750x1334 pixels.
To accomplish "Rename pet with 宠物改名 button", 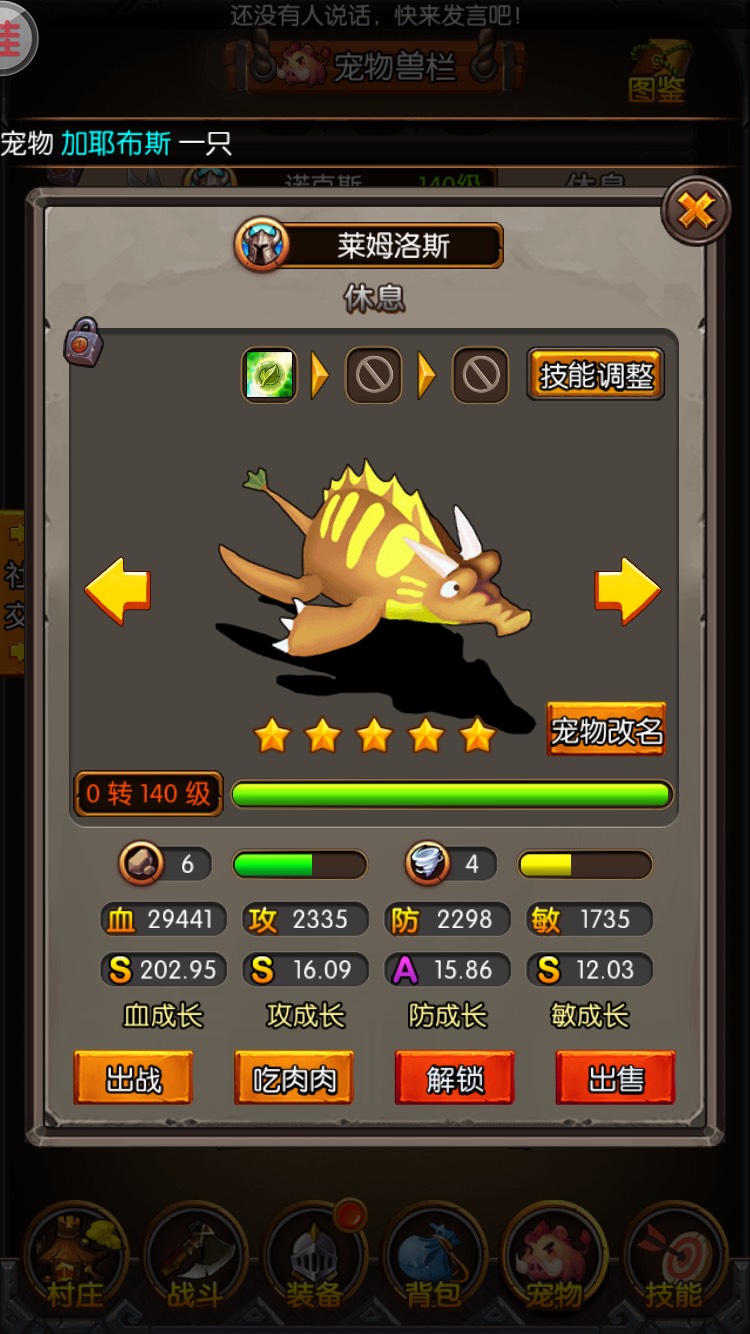I will pos(606,731).
